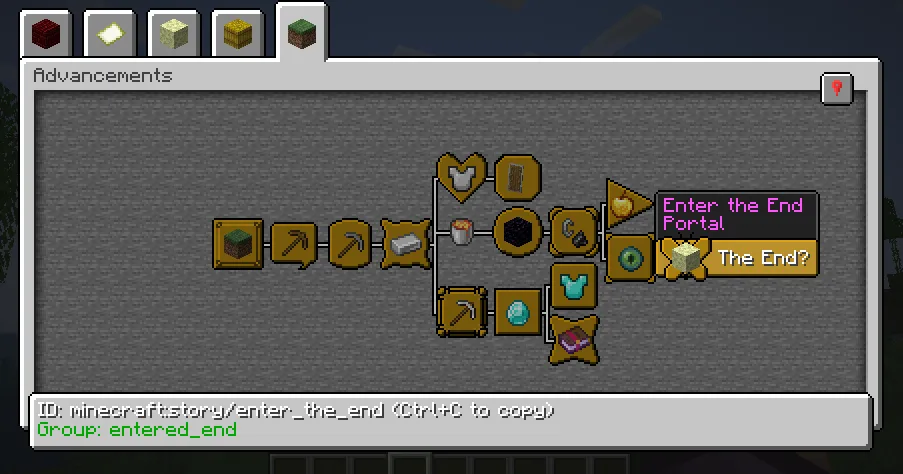The image size is (903, 474).
Task: Select the golden apple advancement
Action: (x=627, y=206)
